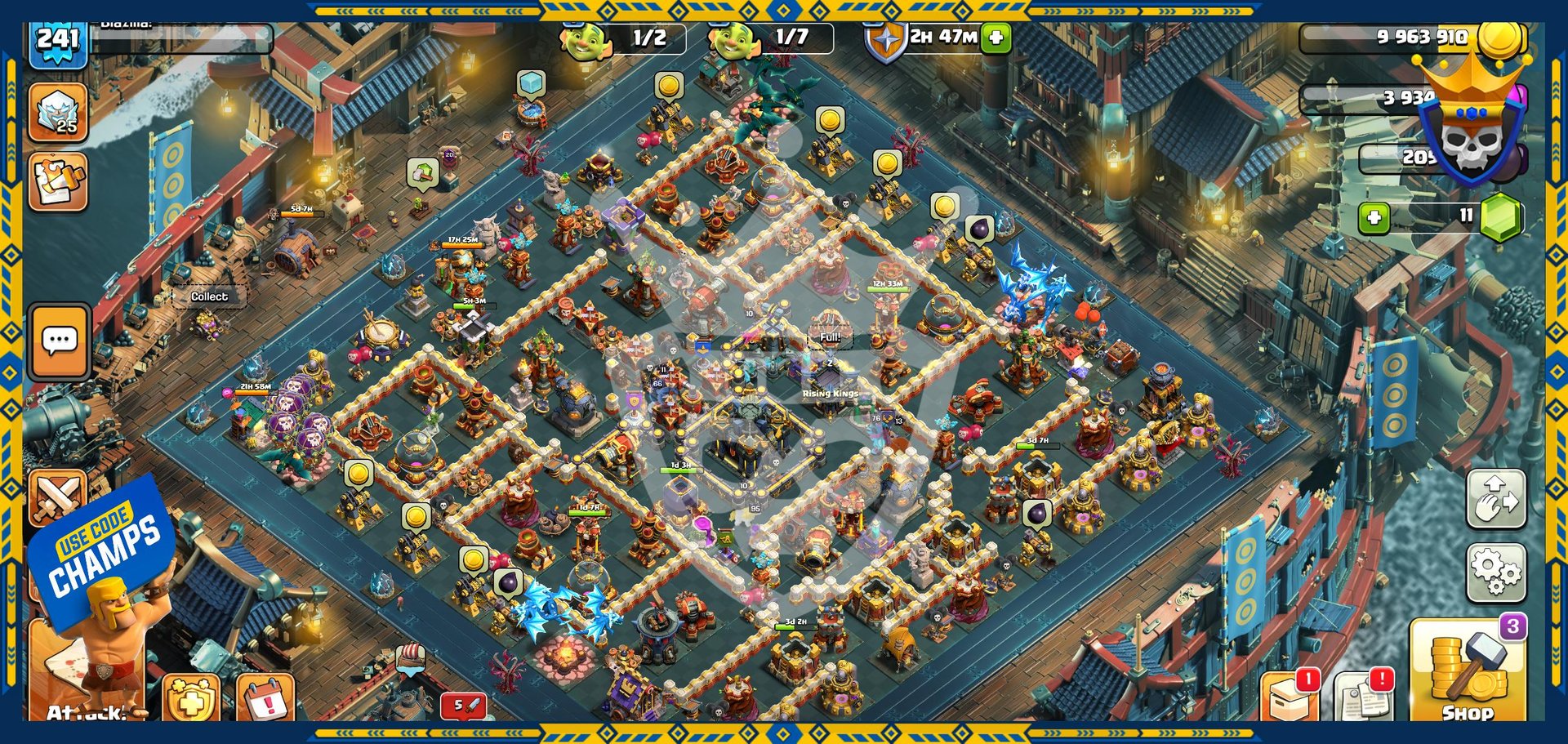Open the crossed swords button
The height and width of the screenshot is (744, 1568).
click(57, 497)
